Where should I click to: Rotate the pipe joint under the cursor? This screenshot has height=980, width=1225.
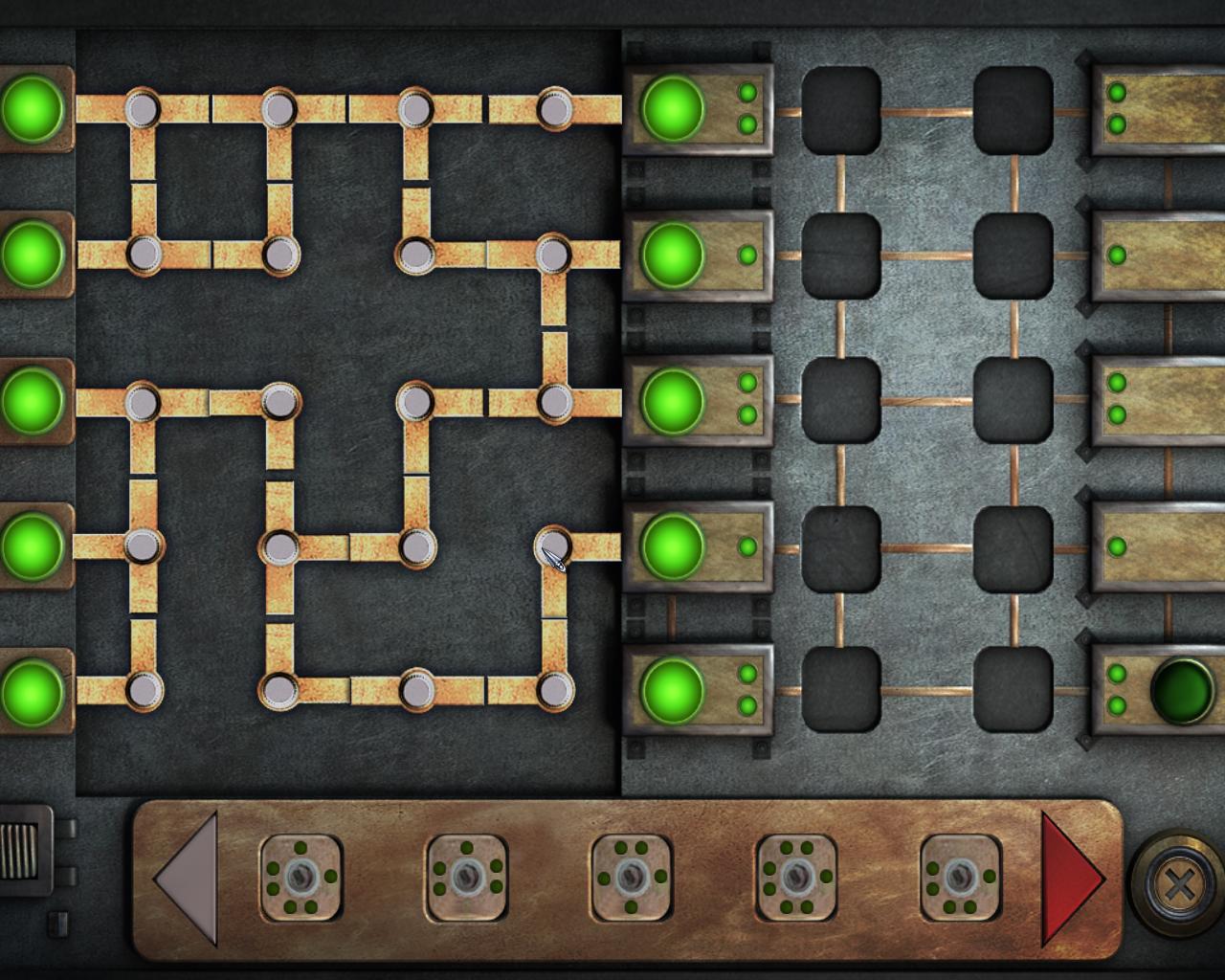pyautogui.click(x=553, y=547)
